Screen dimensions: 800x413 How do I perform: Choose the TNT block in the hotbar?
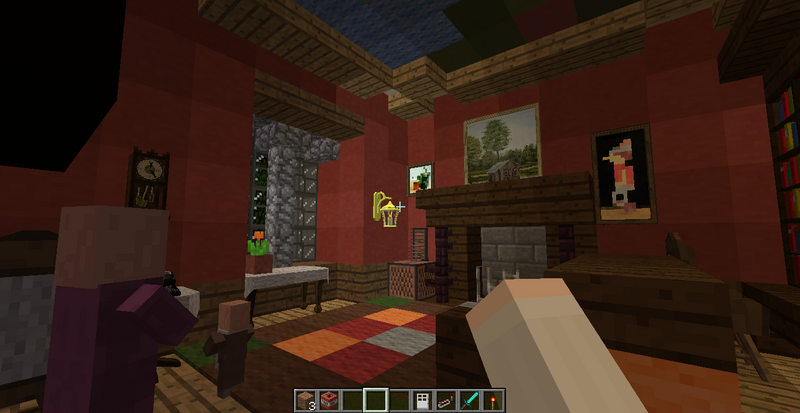(x=330, y=400)
